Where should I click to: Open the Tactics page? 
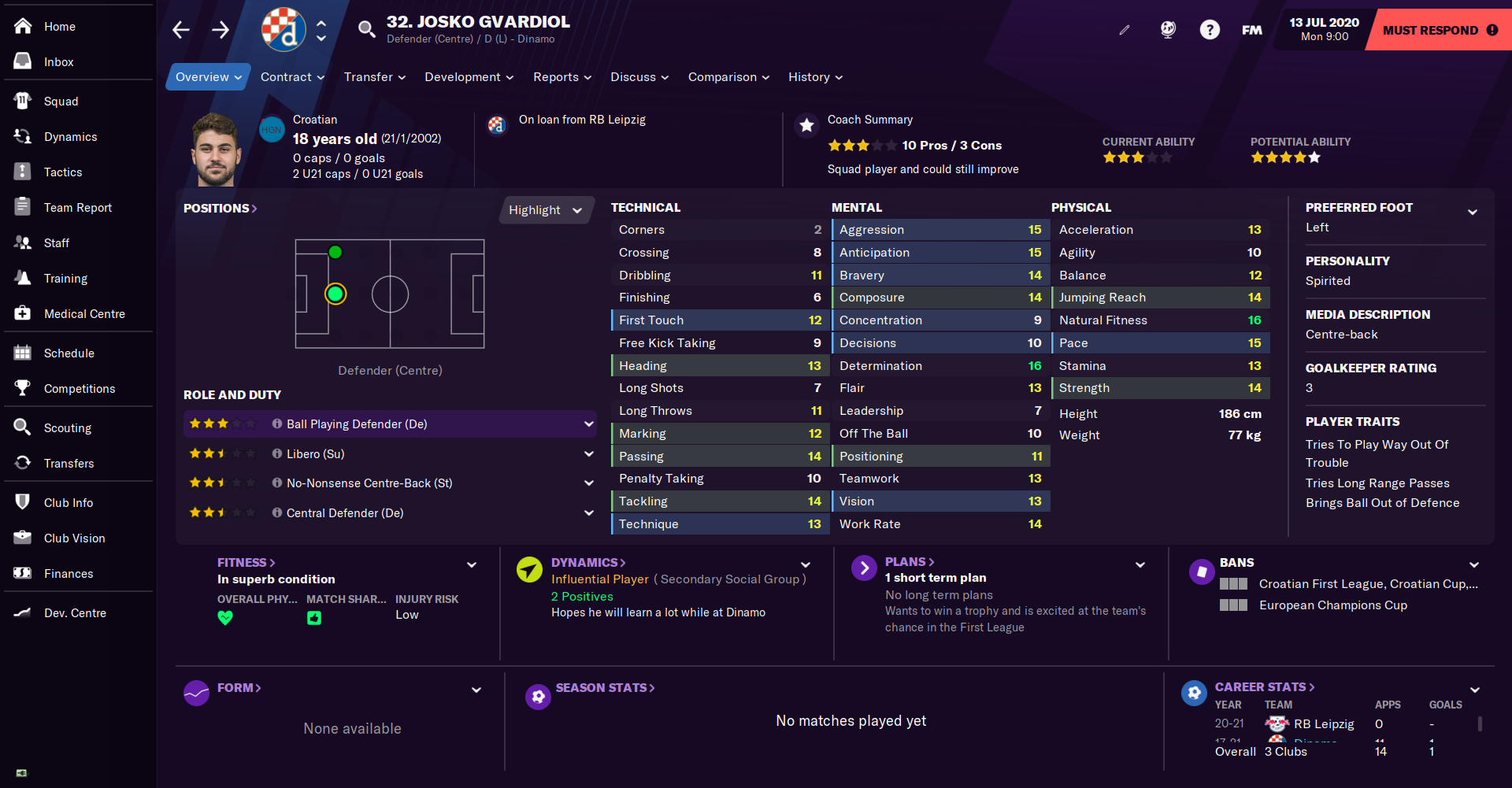(x=62, y=172)
